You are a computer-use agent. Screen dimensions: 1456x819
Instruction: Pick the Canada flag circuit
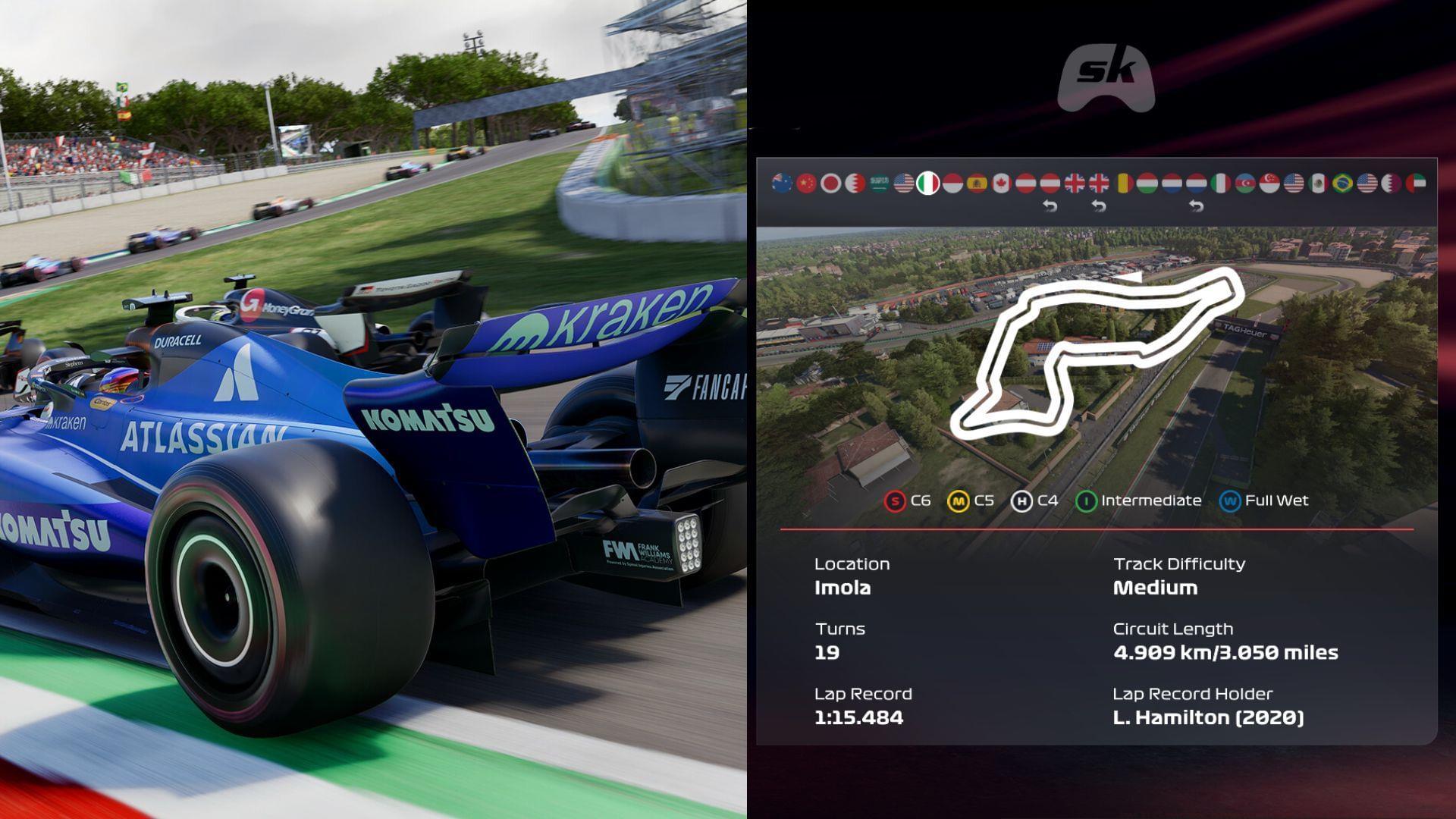tap(1001, 183)
